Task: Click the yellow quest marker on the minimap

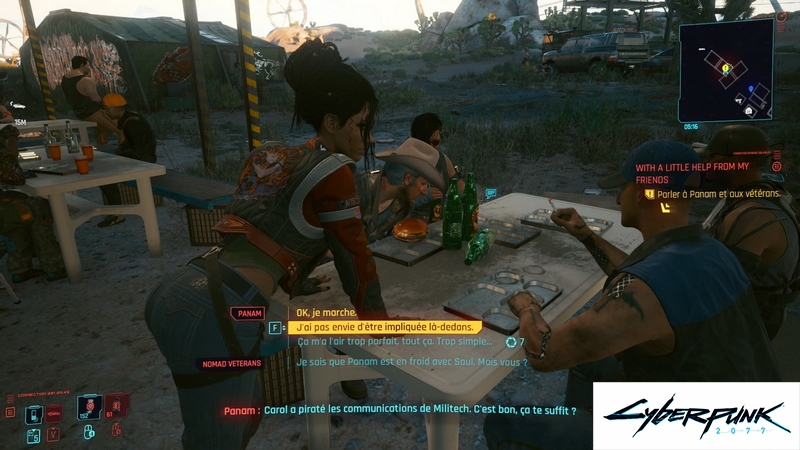Action: 727,68
